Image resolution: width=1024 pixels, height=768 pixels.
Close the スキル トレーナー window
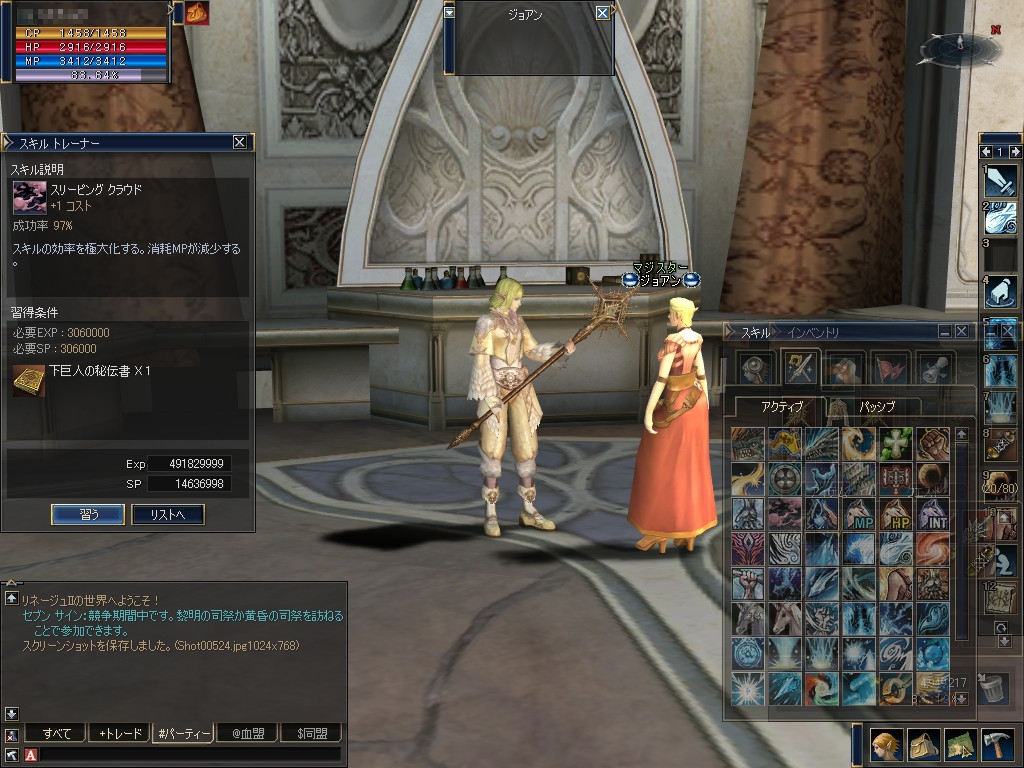pos(240,142)
